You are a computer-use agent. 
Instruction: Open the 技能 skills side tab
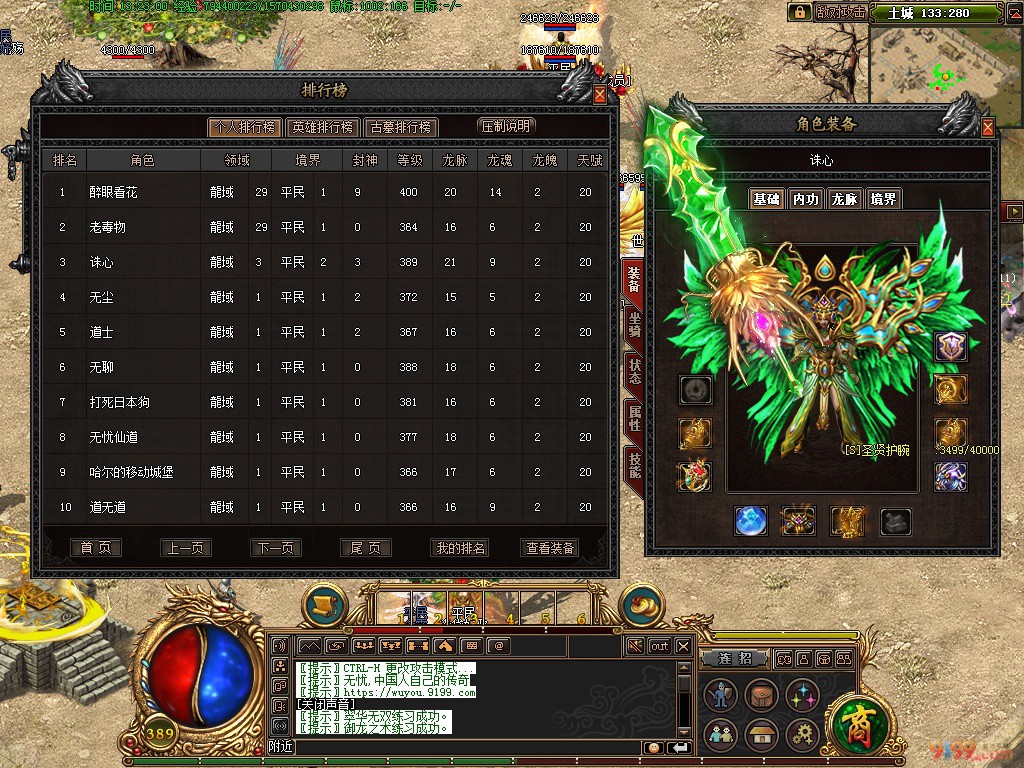tap(634, 464)
